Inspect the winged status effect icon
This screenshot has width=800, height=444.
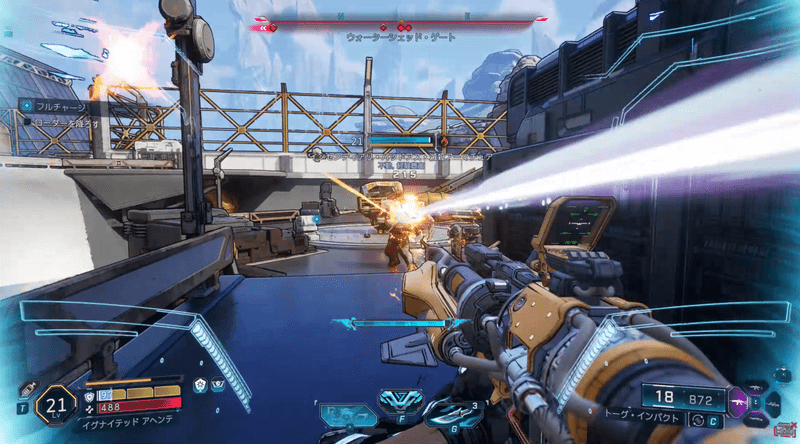pyautogui.click(x=218, y=384)
